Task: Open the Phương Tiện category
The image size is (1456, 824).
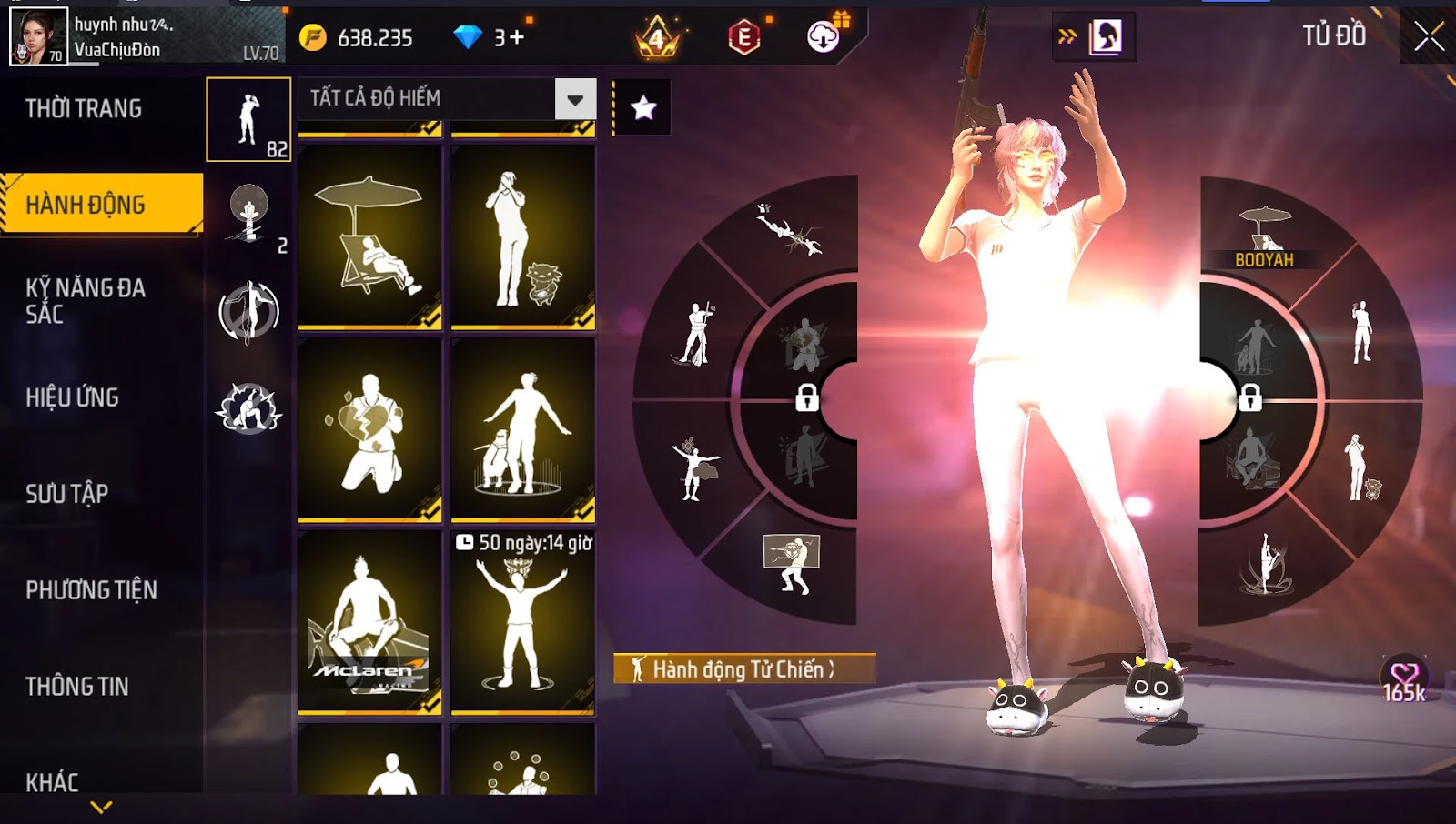Action: click(91, 590)
